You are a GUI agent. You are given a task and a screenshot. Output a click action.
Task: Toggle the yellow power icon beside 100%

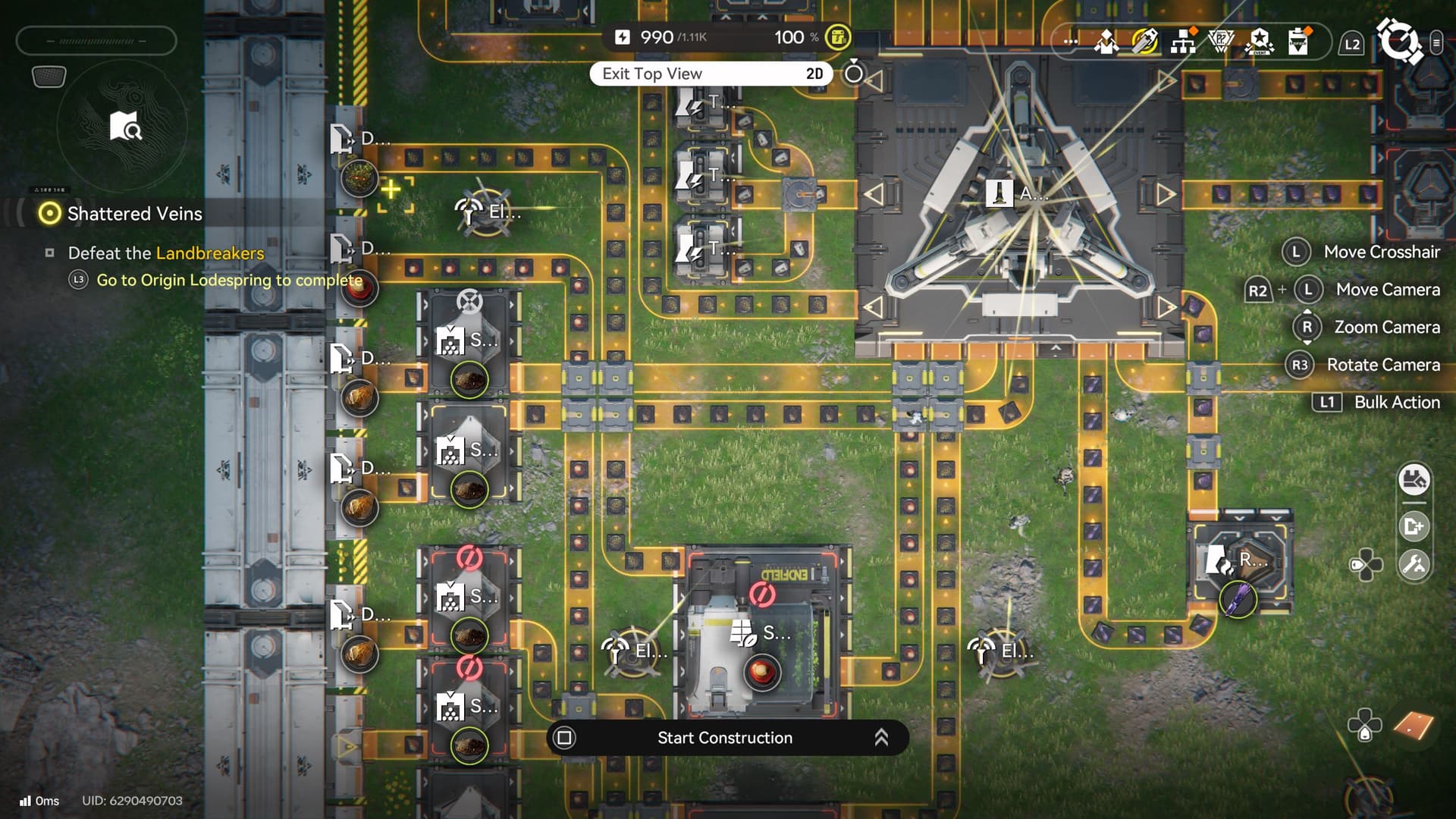point(838,37)
